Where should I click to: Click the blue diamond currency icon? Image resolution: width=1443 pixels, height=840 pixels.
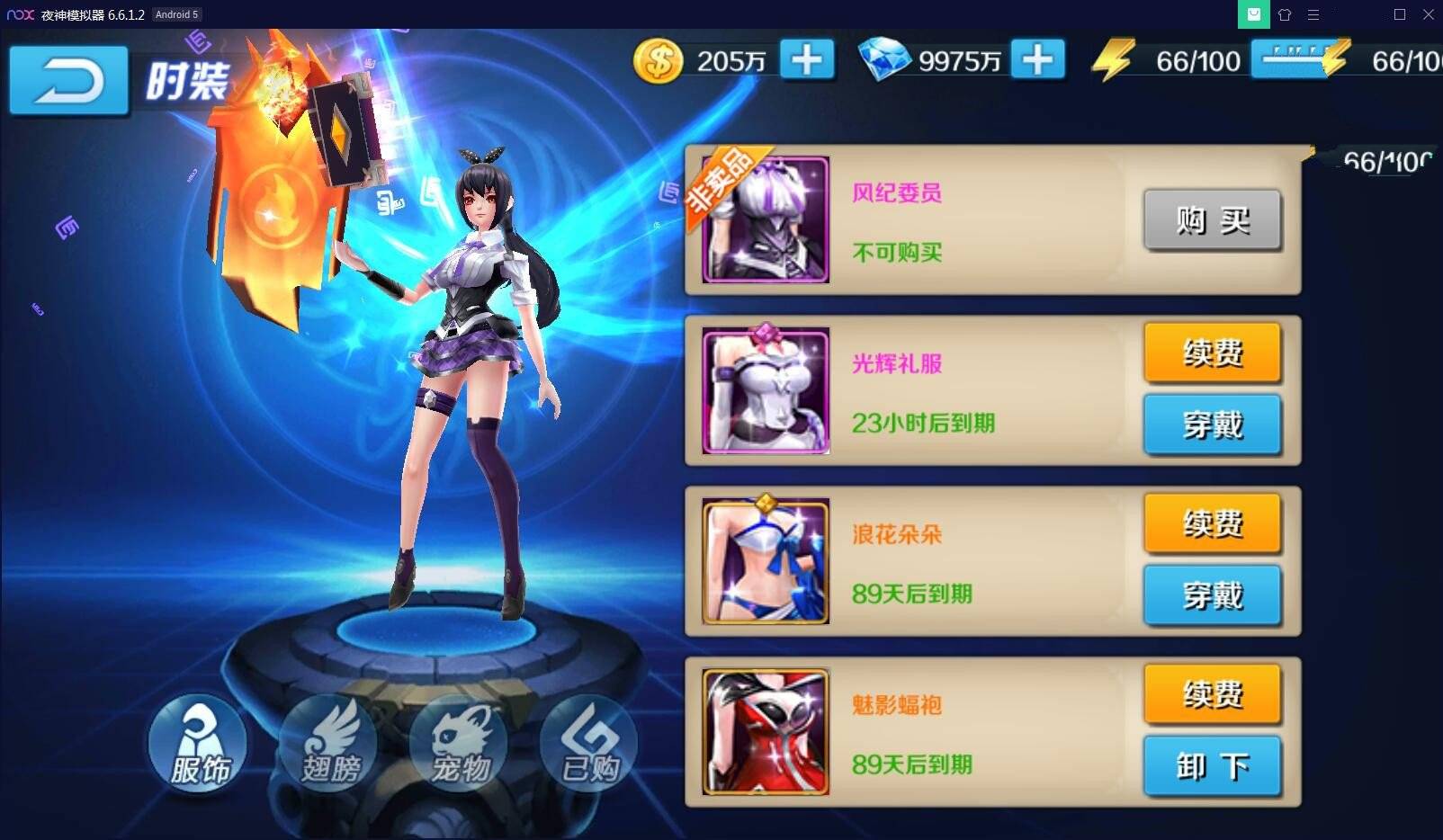887,60
